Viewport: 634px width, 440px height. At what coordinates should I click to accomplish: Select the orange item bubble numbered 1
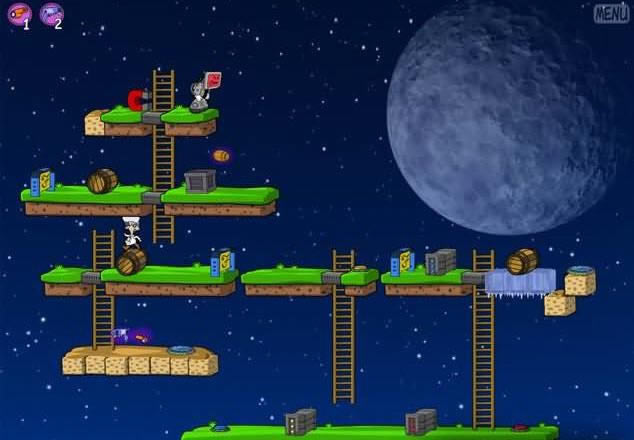click(x=20, y=14)
